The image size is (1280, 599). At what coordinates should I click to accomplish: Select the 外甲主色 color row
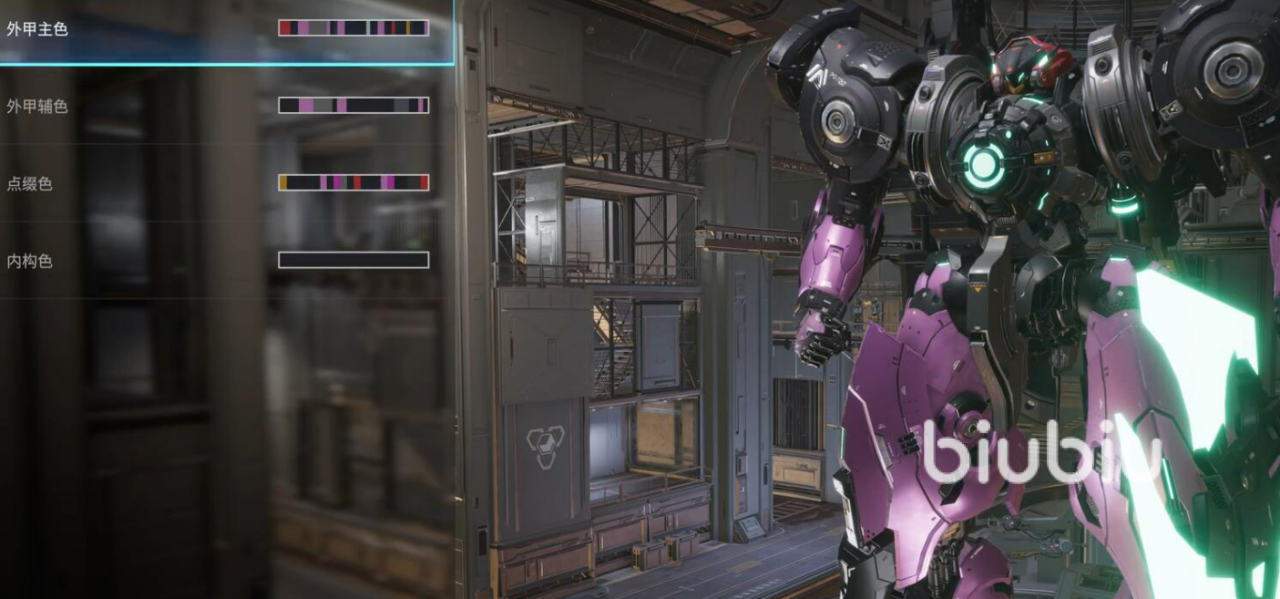point(37,29)
